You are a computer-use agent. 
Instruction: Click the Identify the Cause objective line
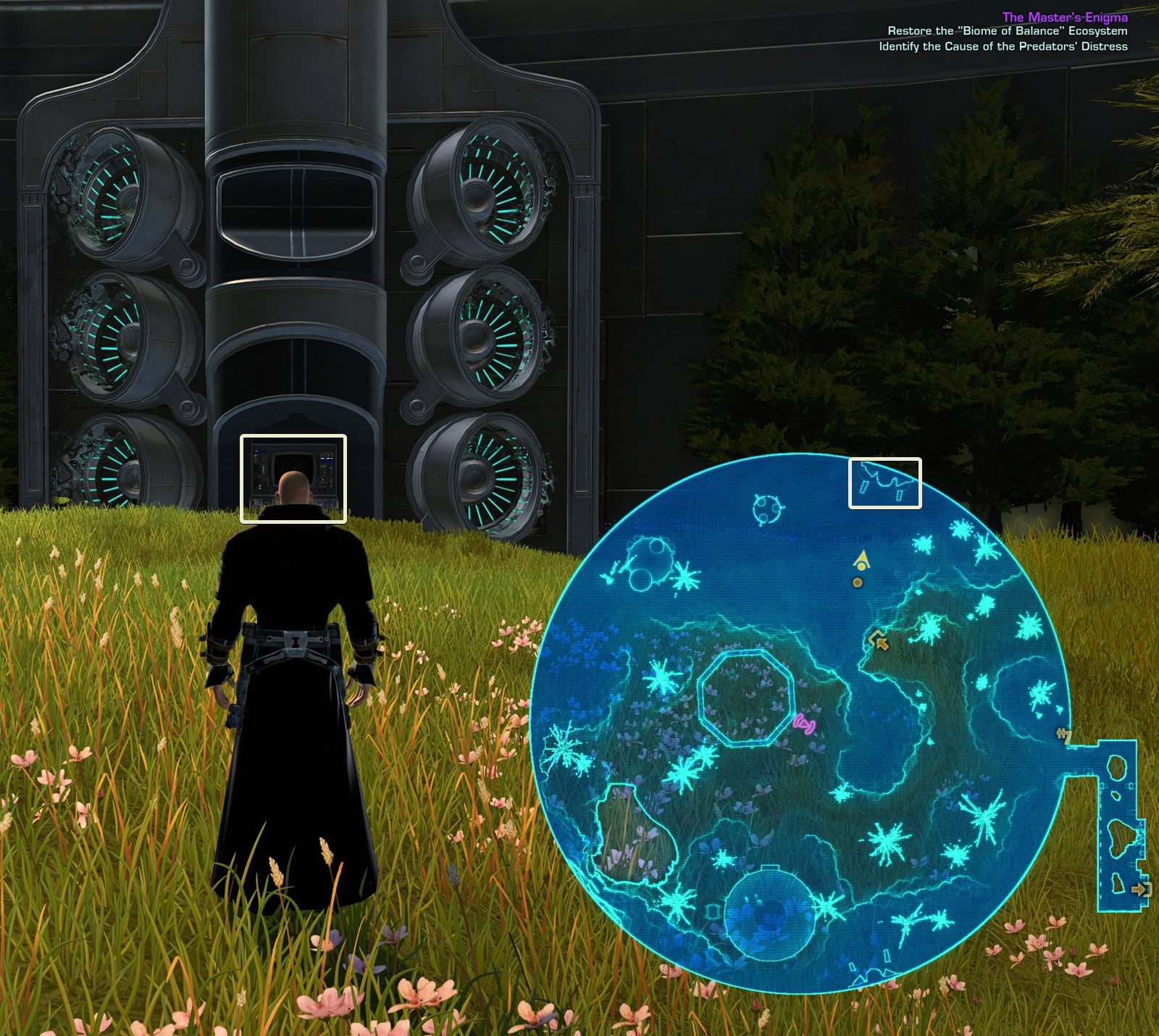coord(1003,46)
